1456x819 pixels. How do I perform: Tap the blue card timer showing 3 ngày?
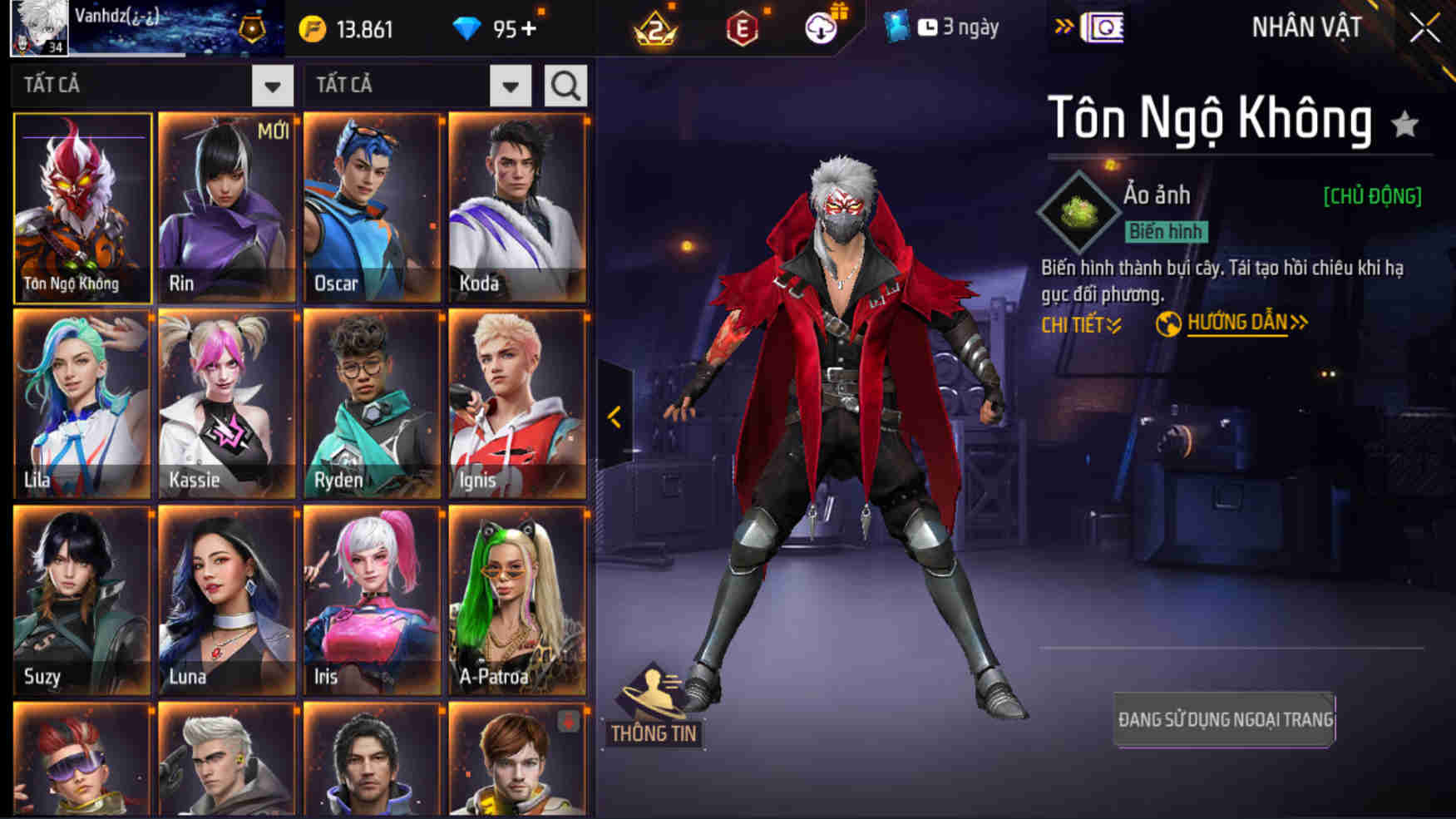[940, 26]
